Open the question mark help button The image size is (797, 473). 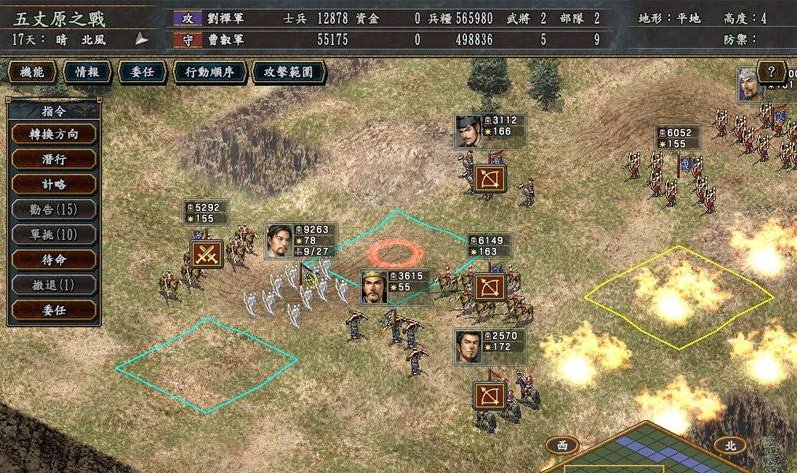[x=771, y=72]
